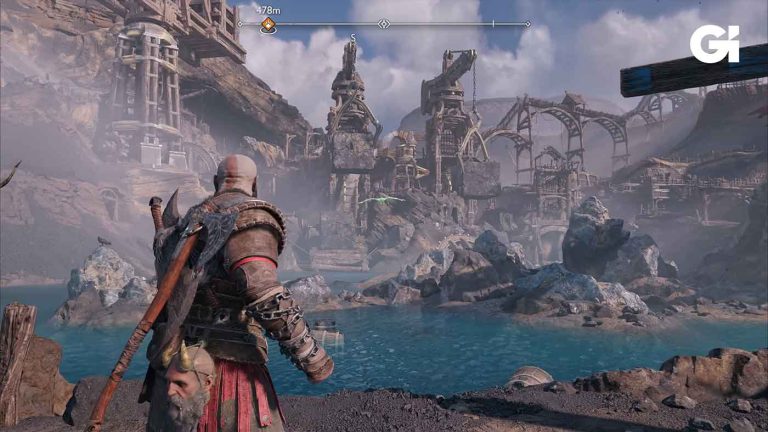The width and height of the screenshot is (768, 432).
Task: Click the diamond marker on the compass bar
Action: click(x=384, y=23)
